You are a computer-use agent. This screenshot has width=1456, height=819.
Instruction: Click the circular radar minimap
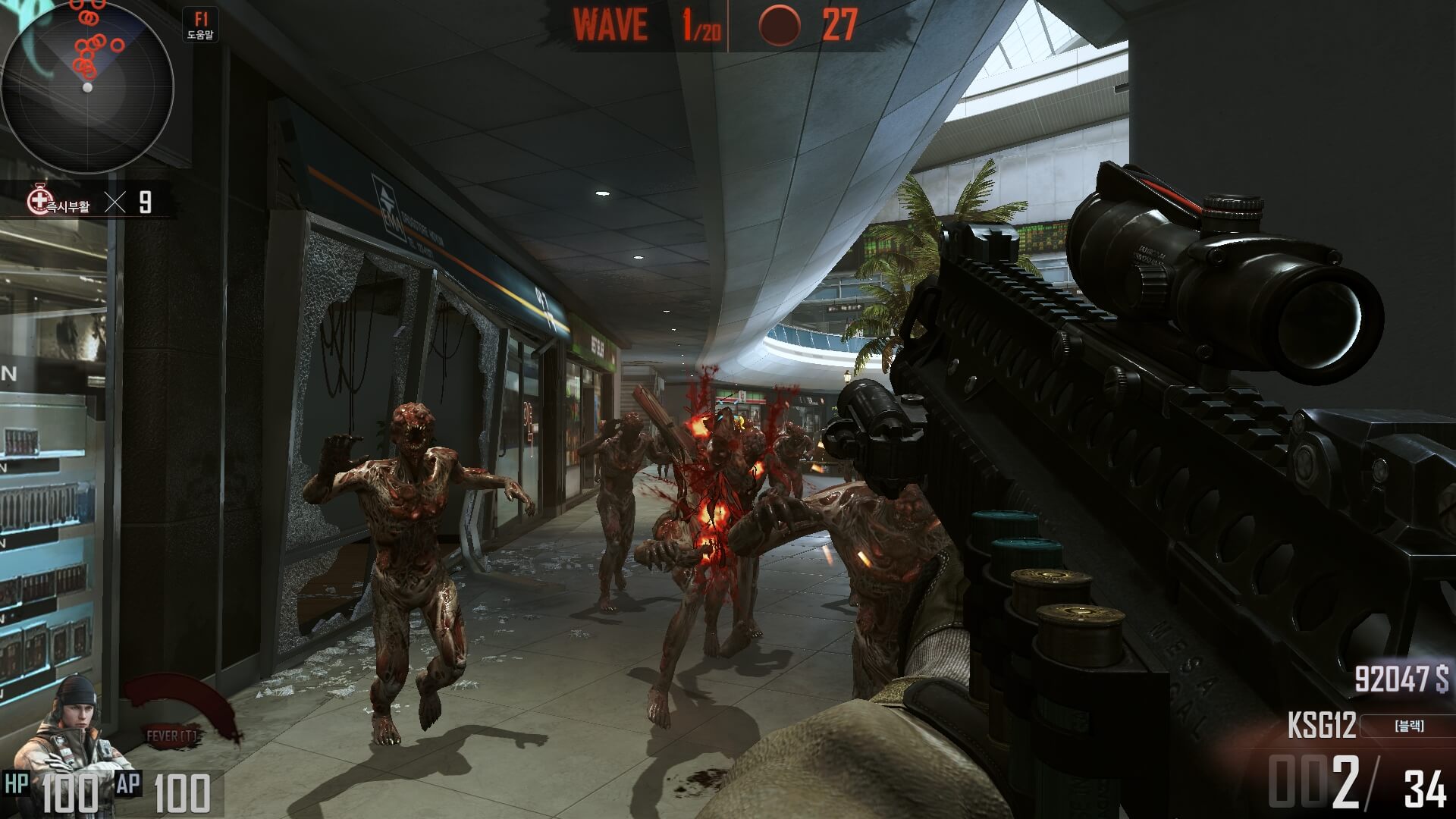(87, 87)
